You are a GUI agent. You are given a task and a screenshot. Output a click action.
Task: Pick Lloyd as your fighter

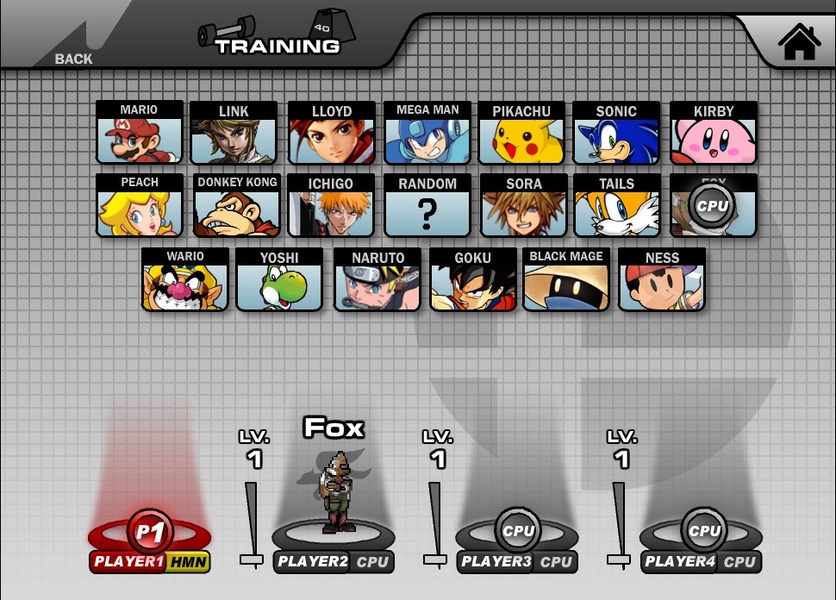coord(331,132)
